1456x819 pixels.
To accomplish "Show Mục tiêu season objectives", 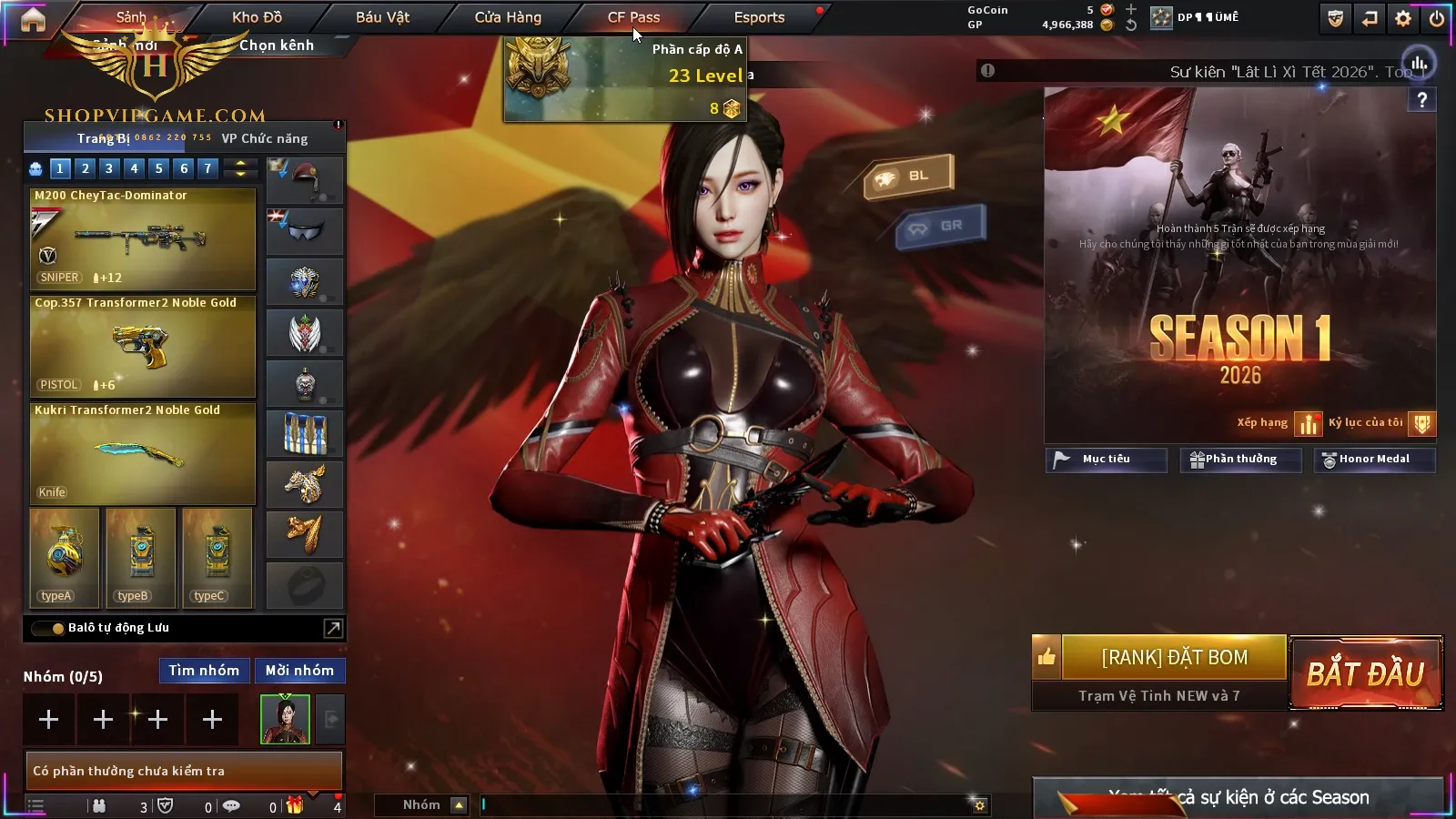I will pos(1106,460).
